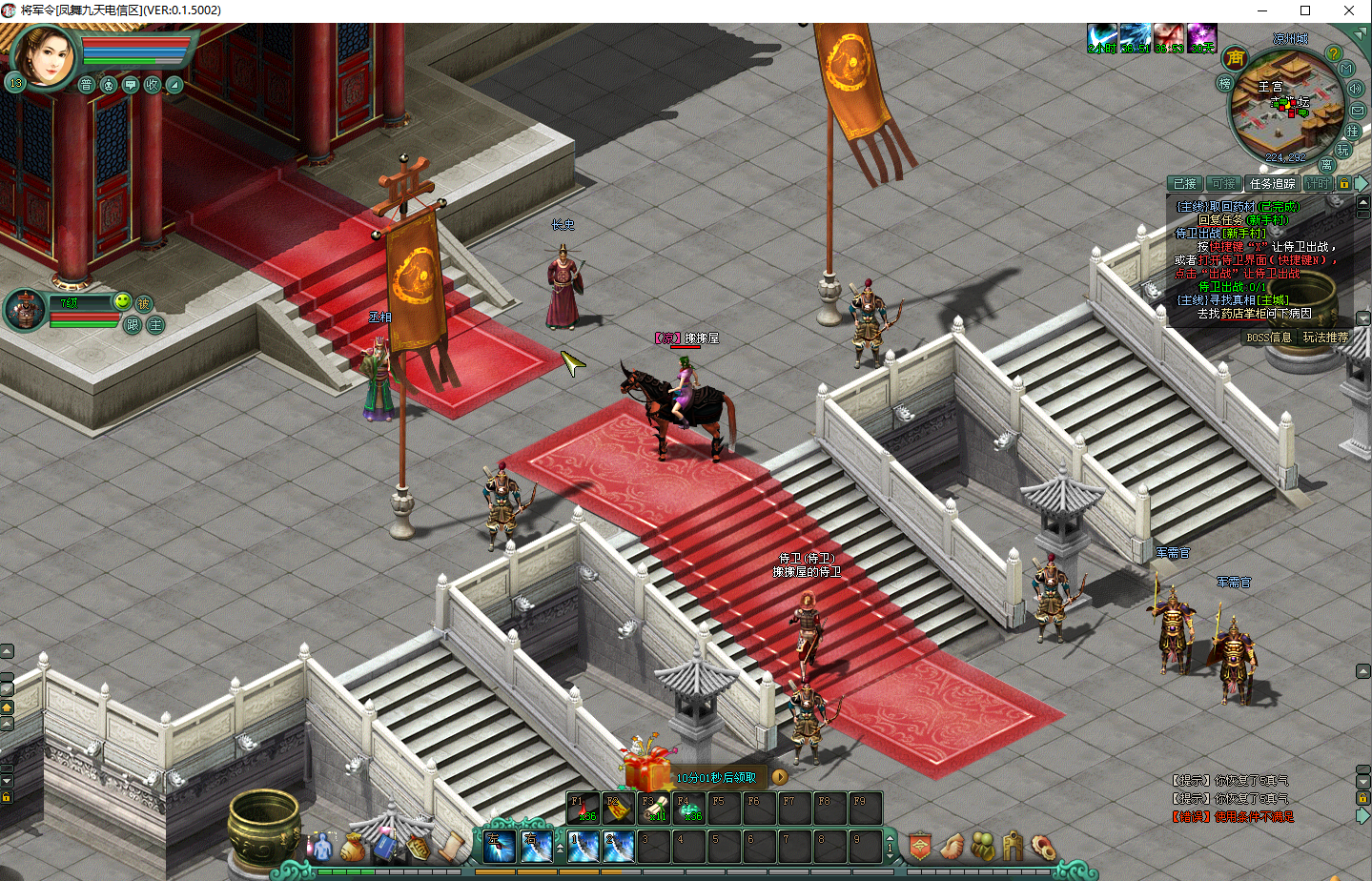Switch to the 可接 available quests tab
This screenshot has height=881, width=1372.
point(1223,184)
